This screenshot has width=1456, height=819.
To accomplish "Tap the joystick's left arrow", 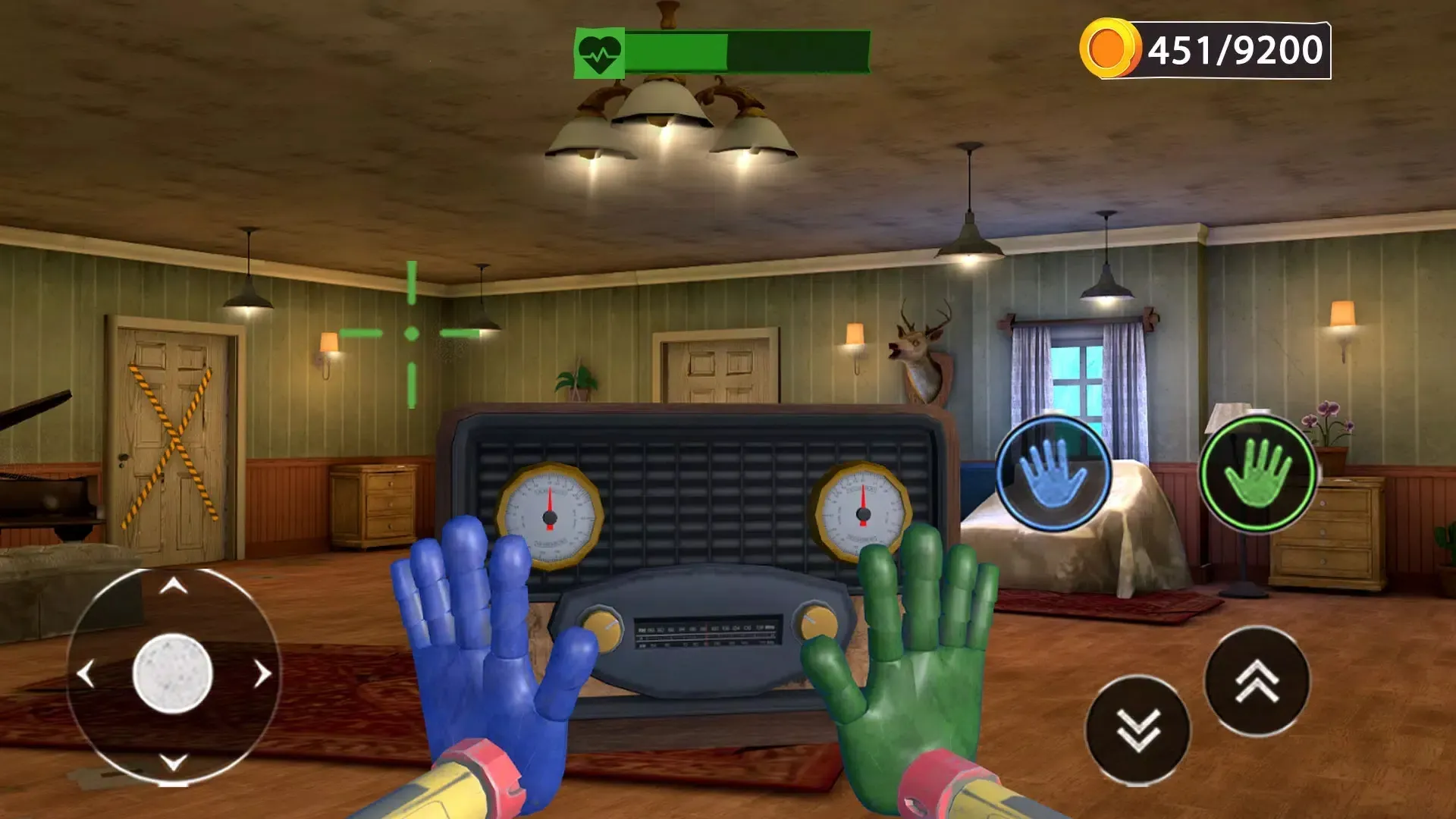I will (86, 673).
